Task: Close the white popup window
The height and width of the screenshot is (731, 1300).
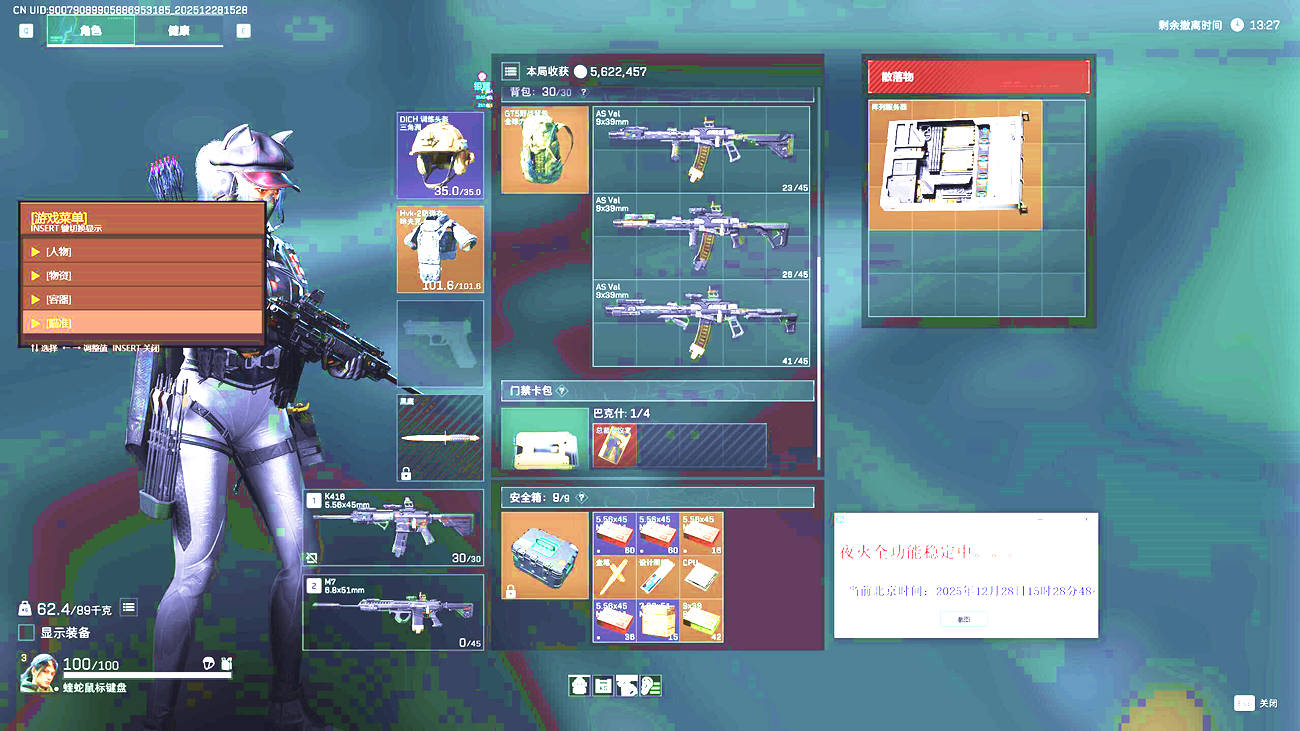Action: (x=1087, y=520)
